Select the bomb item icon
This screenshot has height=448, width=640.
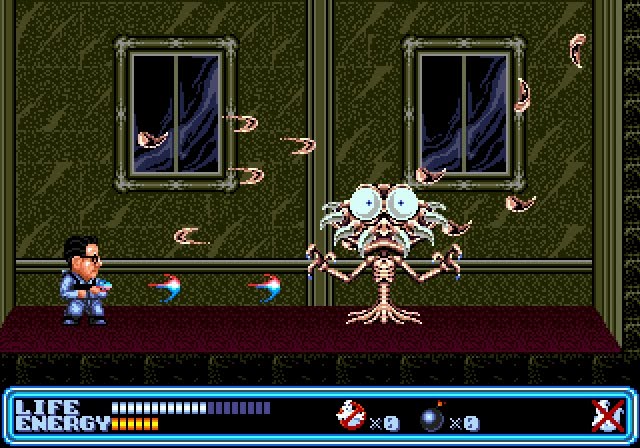434,416
